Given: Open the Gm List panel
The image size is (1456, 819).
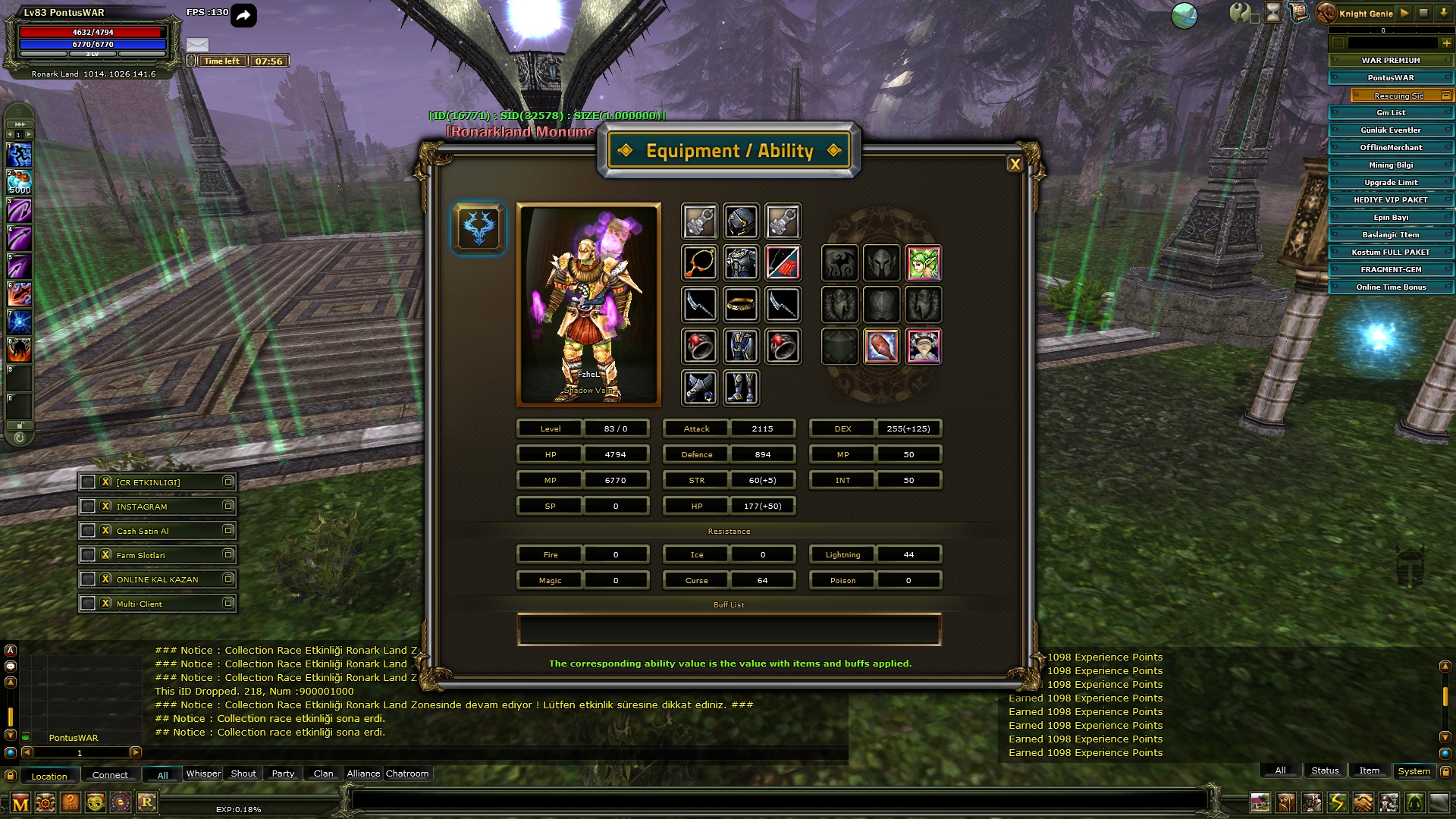Looking at the screenshot, I should (x=1390, y=113).
